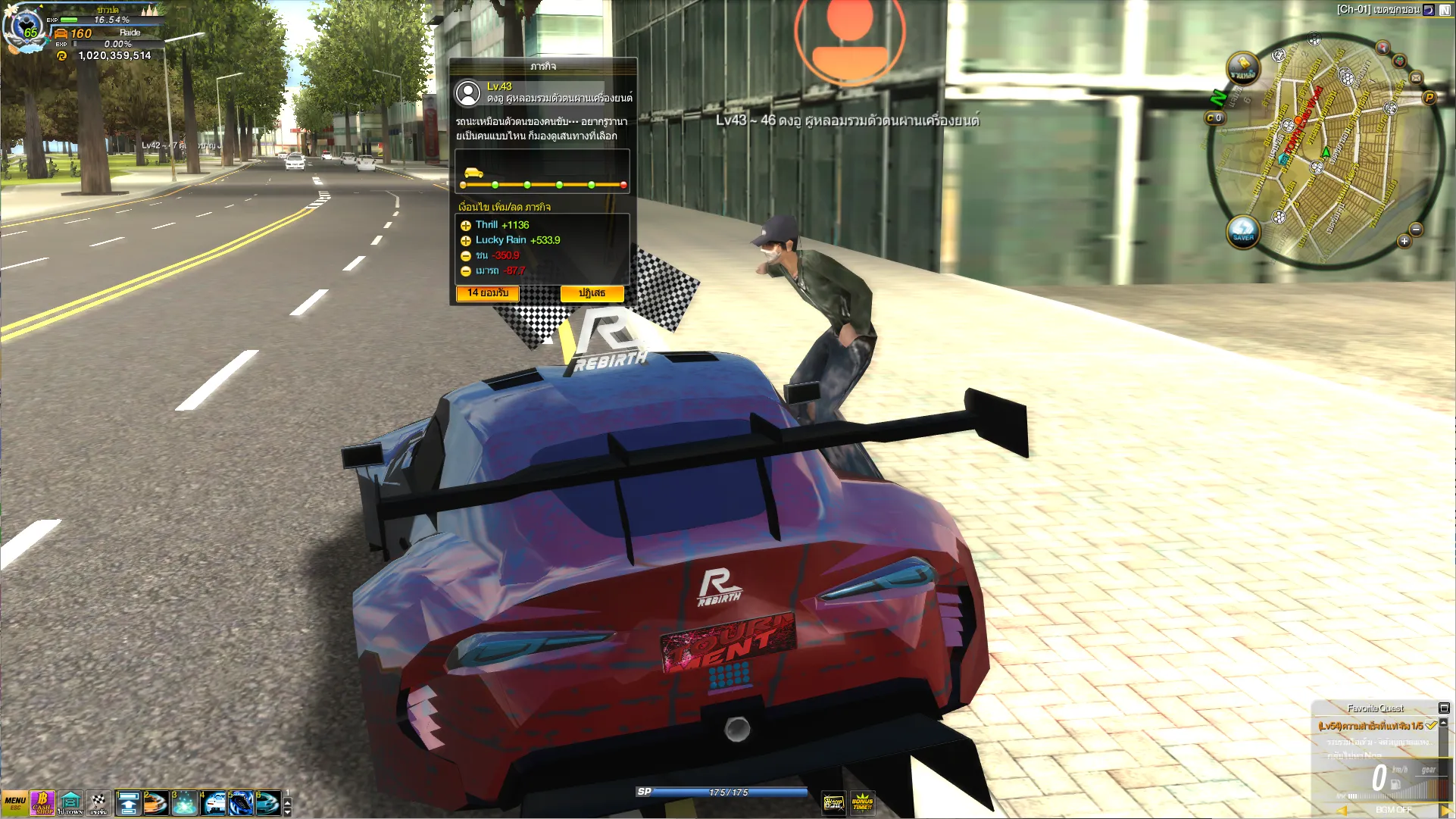
Task: Decline the mission with the ปฏิเสธ button
Action: [592, 293]
